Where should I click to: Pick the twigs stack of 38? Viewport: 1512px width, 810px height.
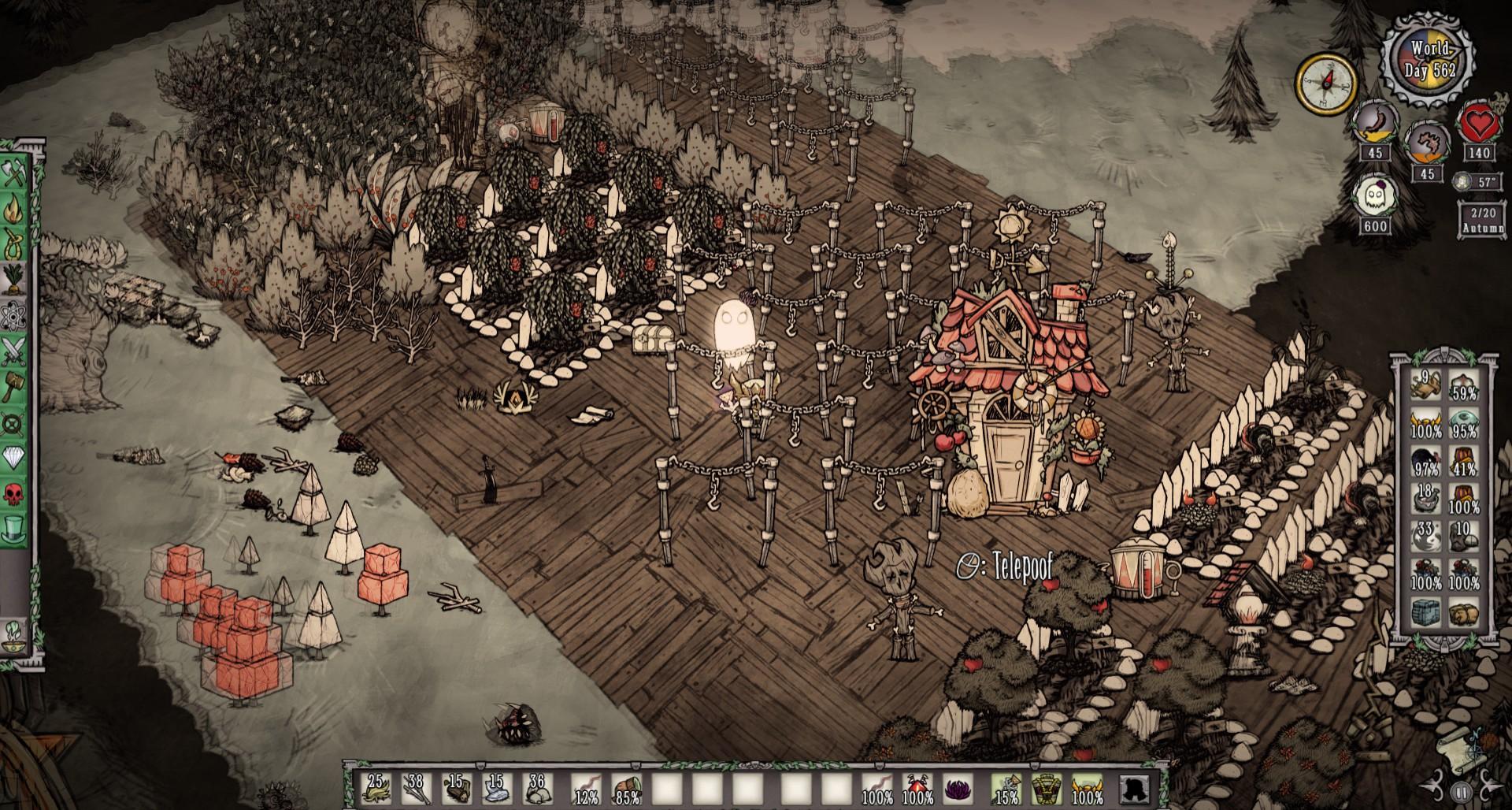click(x=415, y=789)
